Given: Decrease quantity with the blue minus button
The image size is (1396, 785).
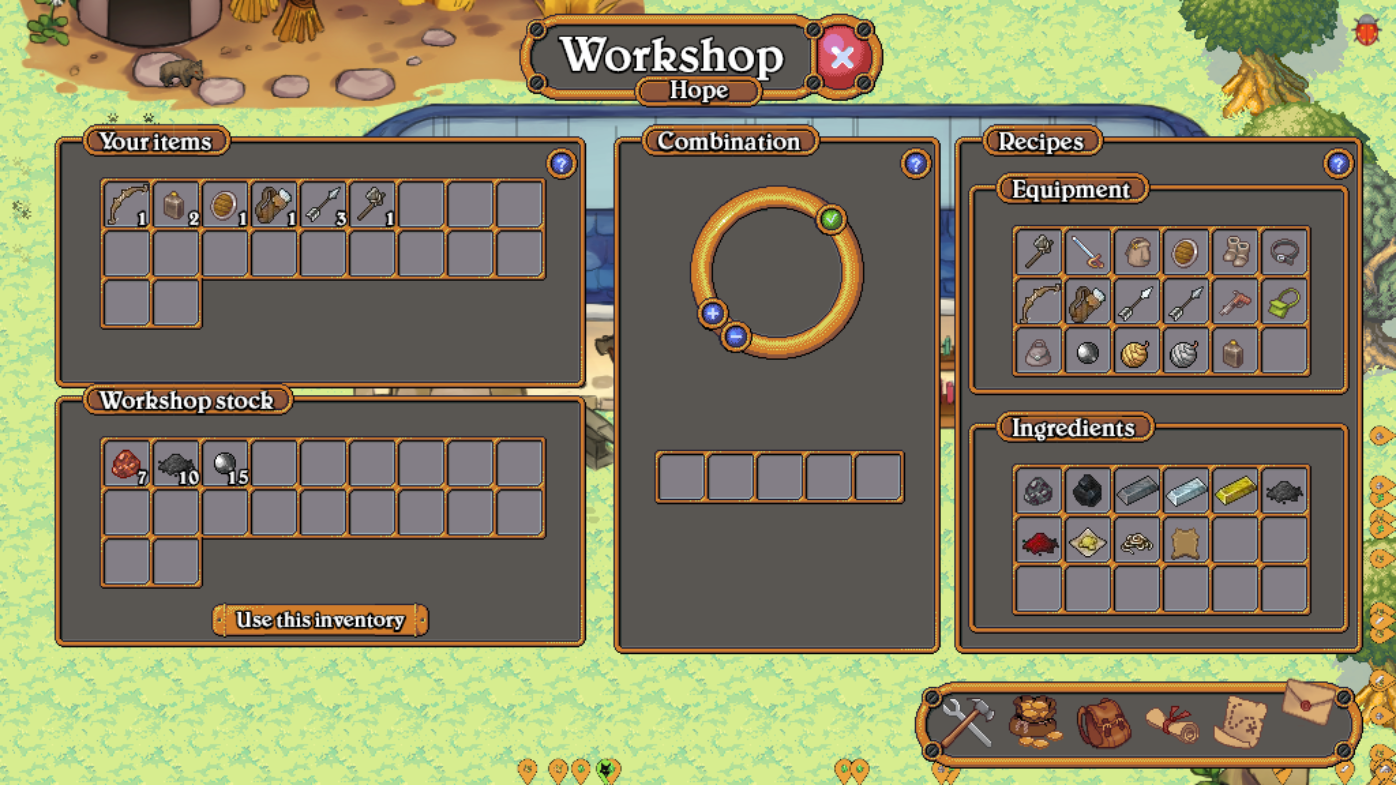Looking at the screenshot, I should (x=736, y=337).
